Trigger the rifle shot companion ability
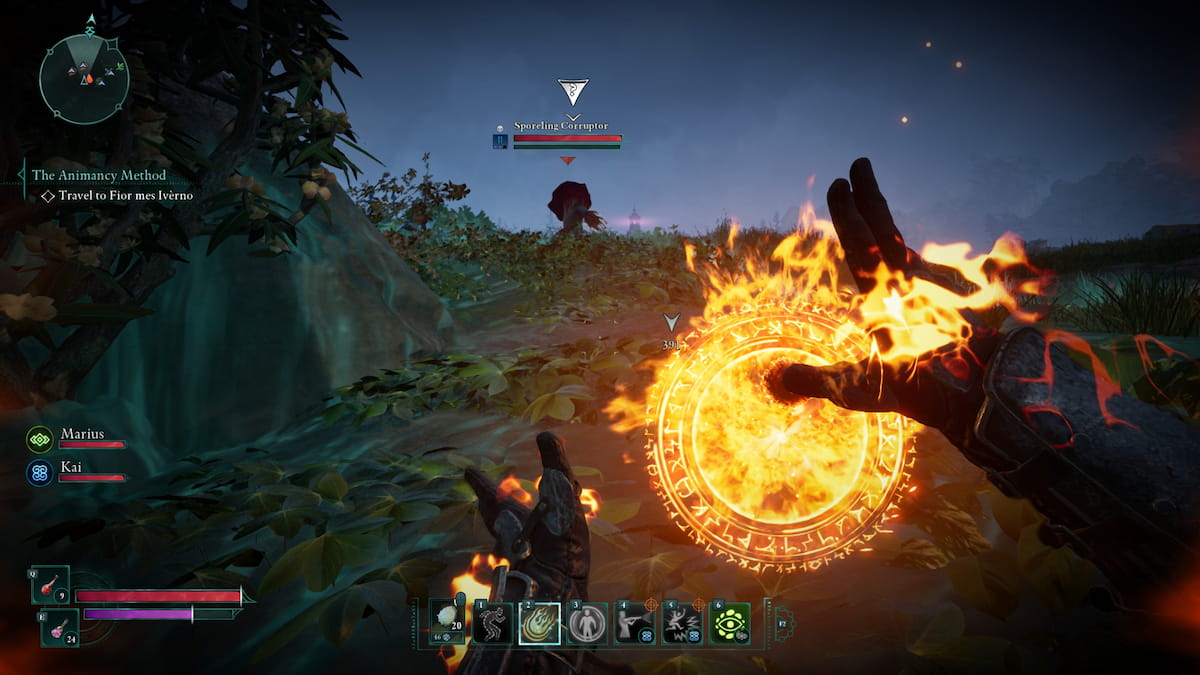The image size is (1200, 675). [634, 623]
